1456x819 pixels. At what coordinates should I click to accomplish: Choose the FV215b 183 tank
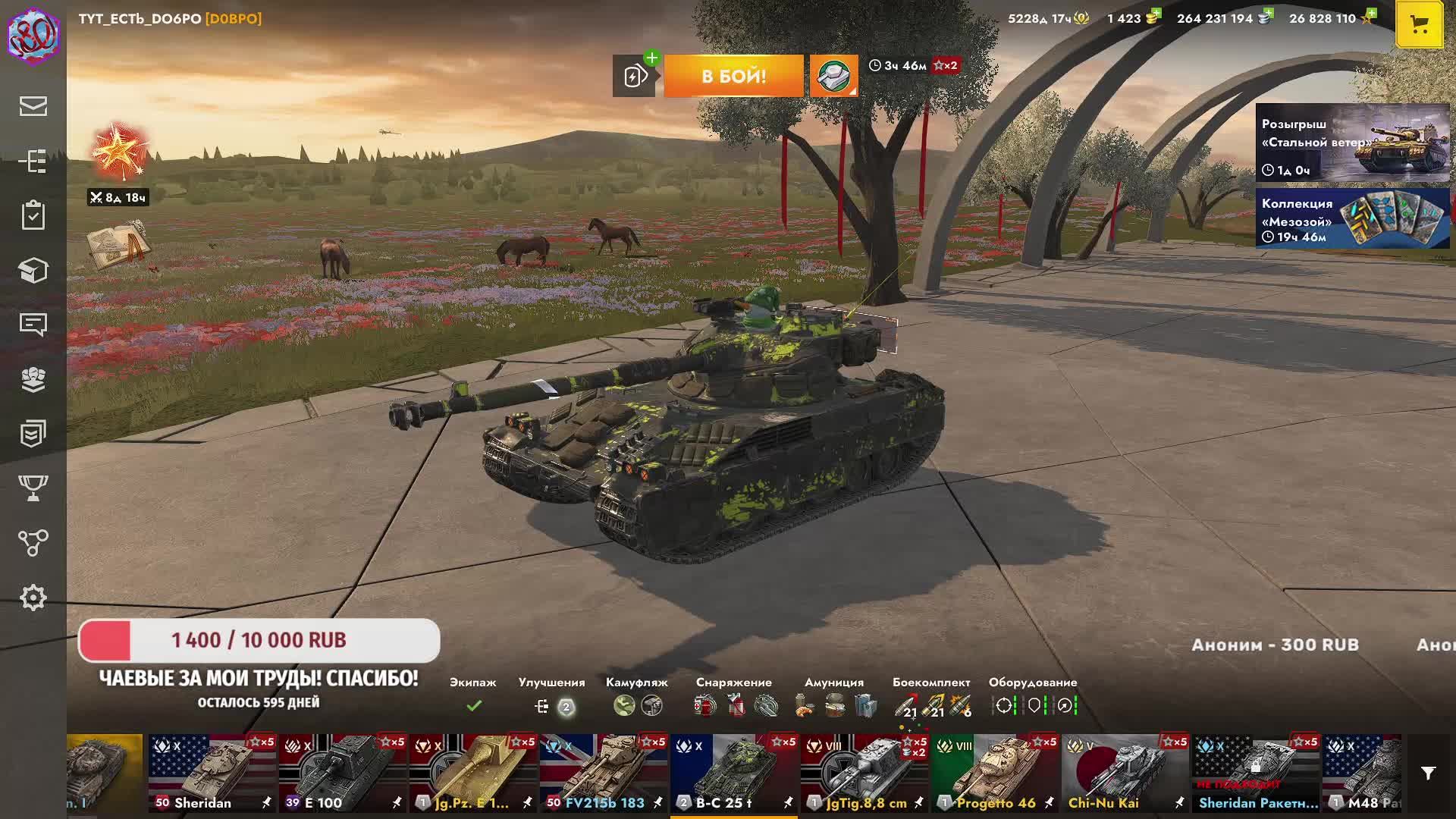[604, 773]
